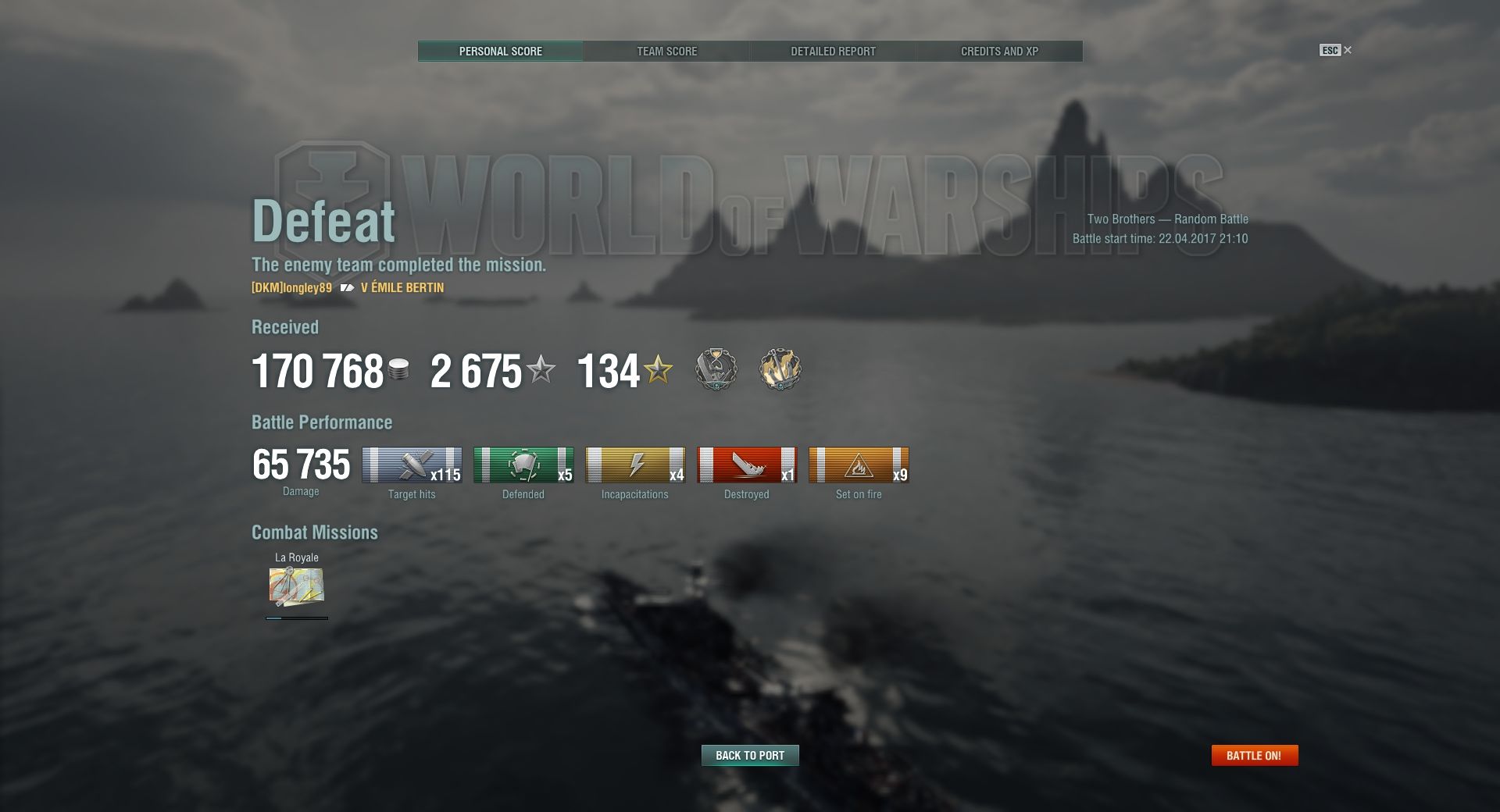
Task: Click the flame achievement medal
Action: pos(780,369)
